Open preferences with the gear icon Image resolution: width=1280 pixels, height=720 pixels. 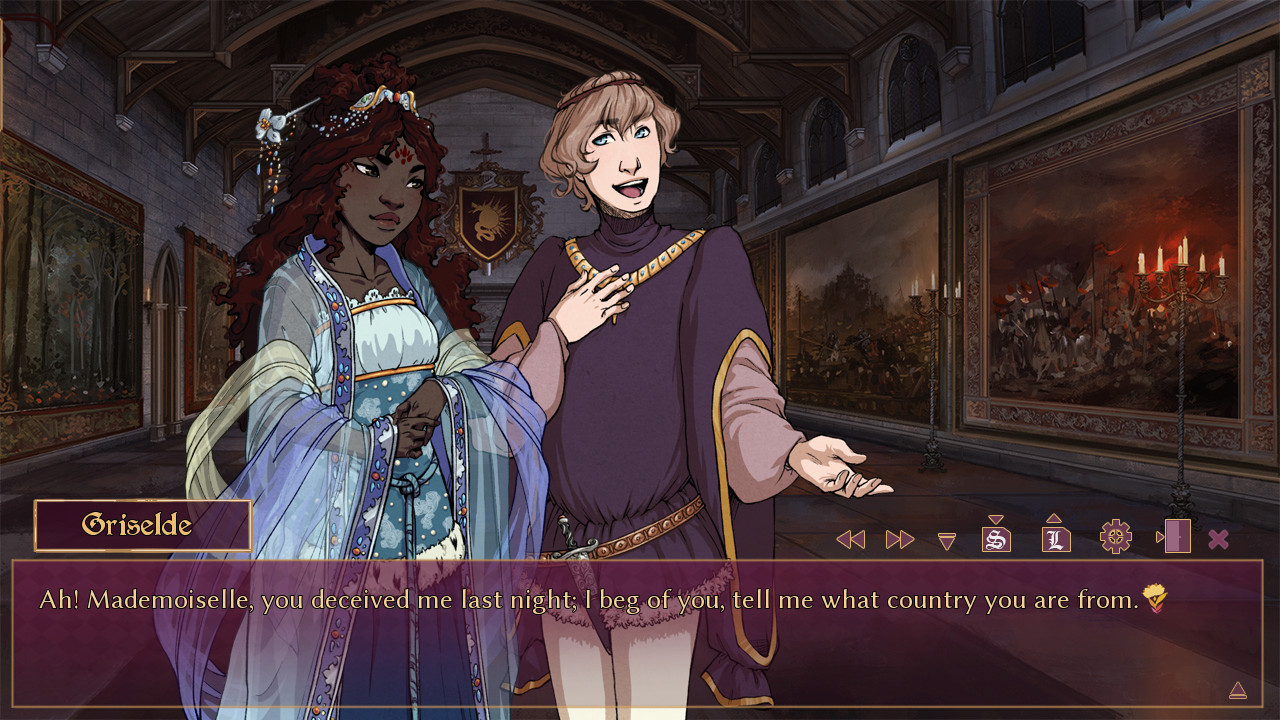point(1114,537)
